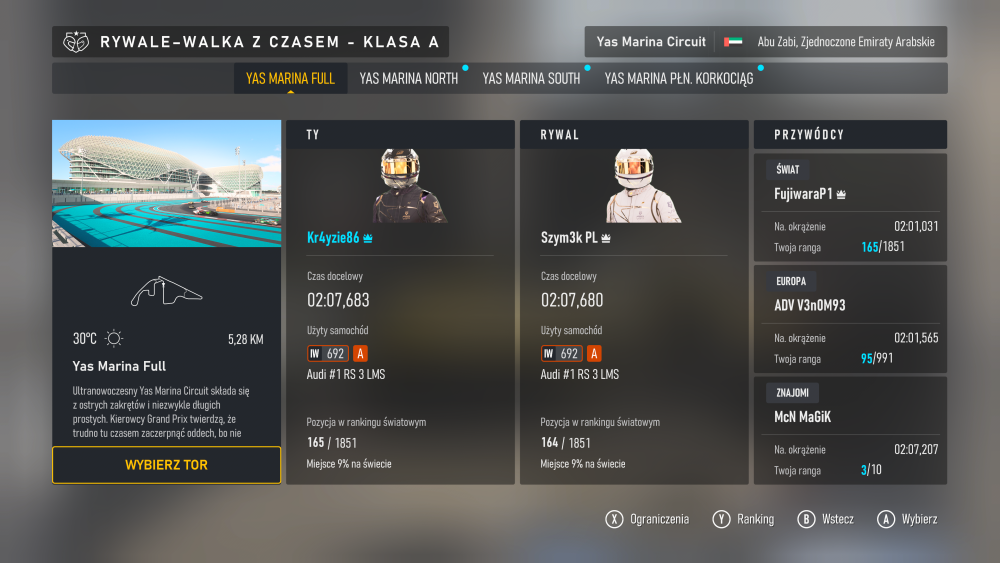Open the Ranking option in the footer
Viewport: 1000px width, 563px height.
744,519
